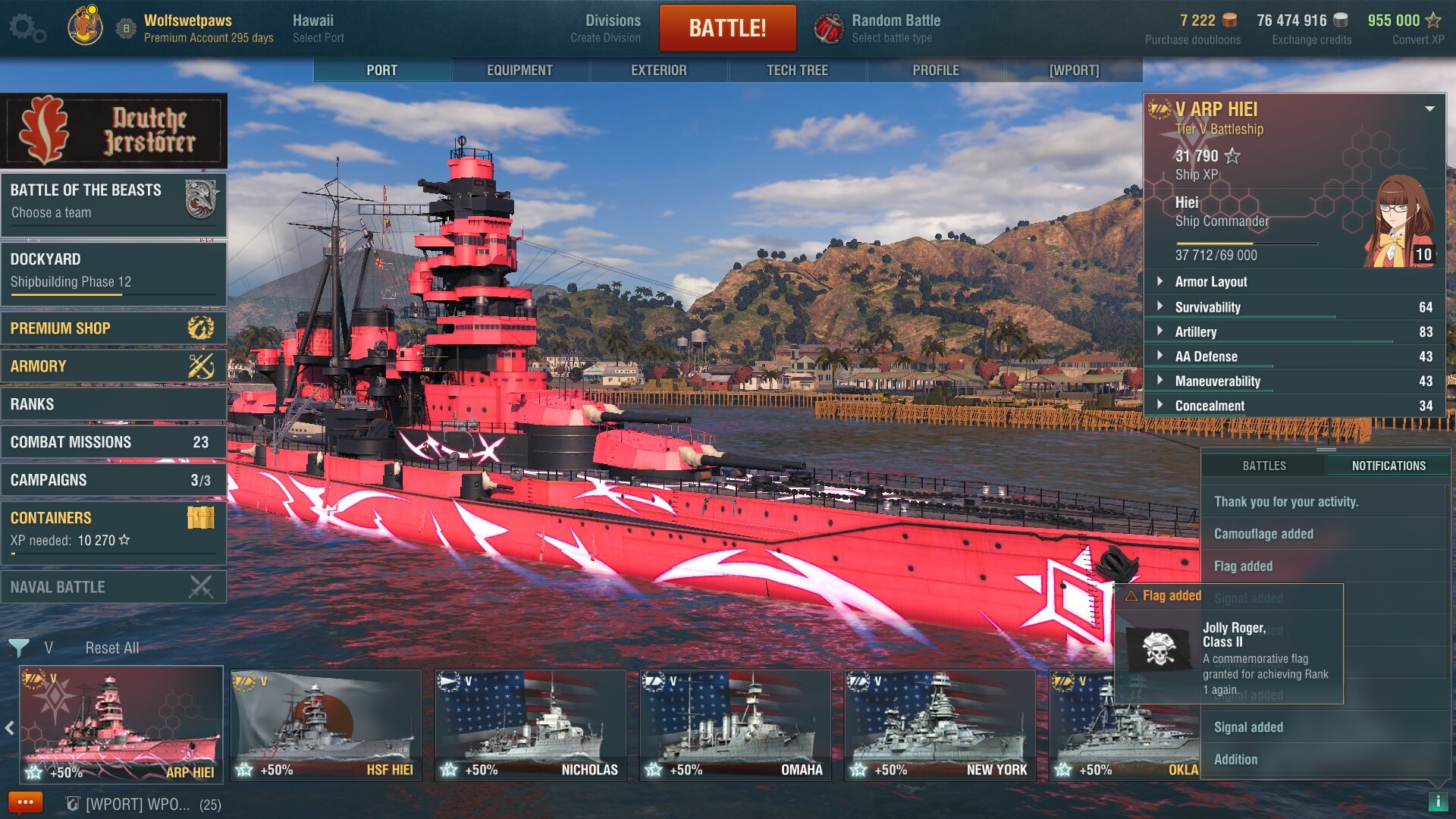The width and height of the screenshot is (1456, 819).
Task: Choose the Omaha ship thumbnail
Action: click(x=735, y=724)
